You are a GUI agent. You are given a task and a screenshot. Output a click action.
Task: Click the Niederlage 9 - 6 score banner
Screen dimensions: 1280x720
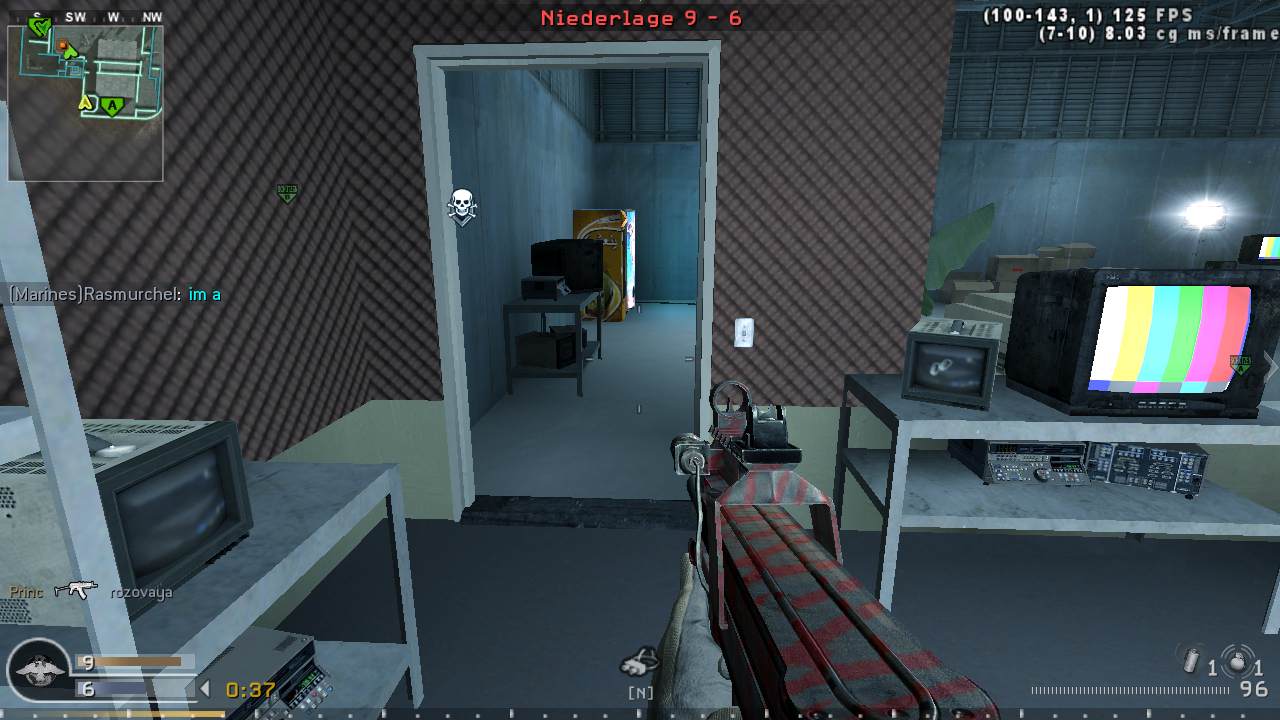point(640,18)
